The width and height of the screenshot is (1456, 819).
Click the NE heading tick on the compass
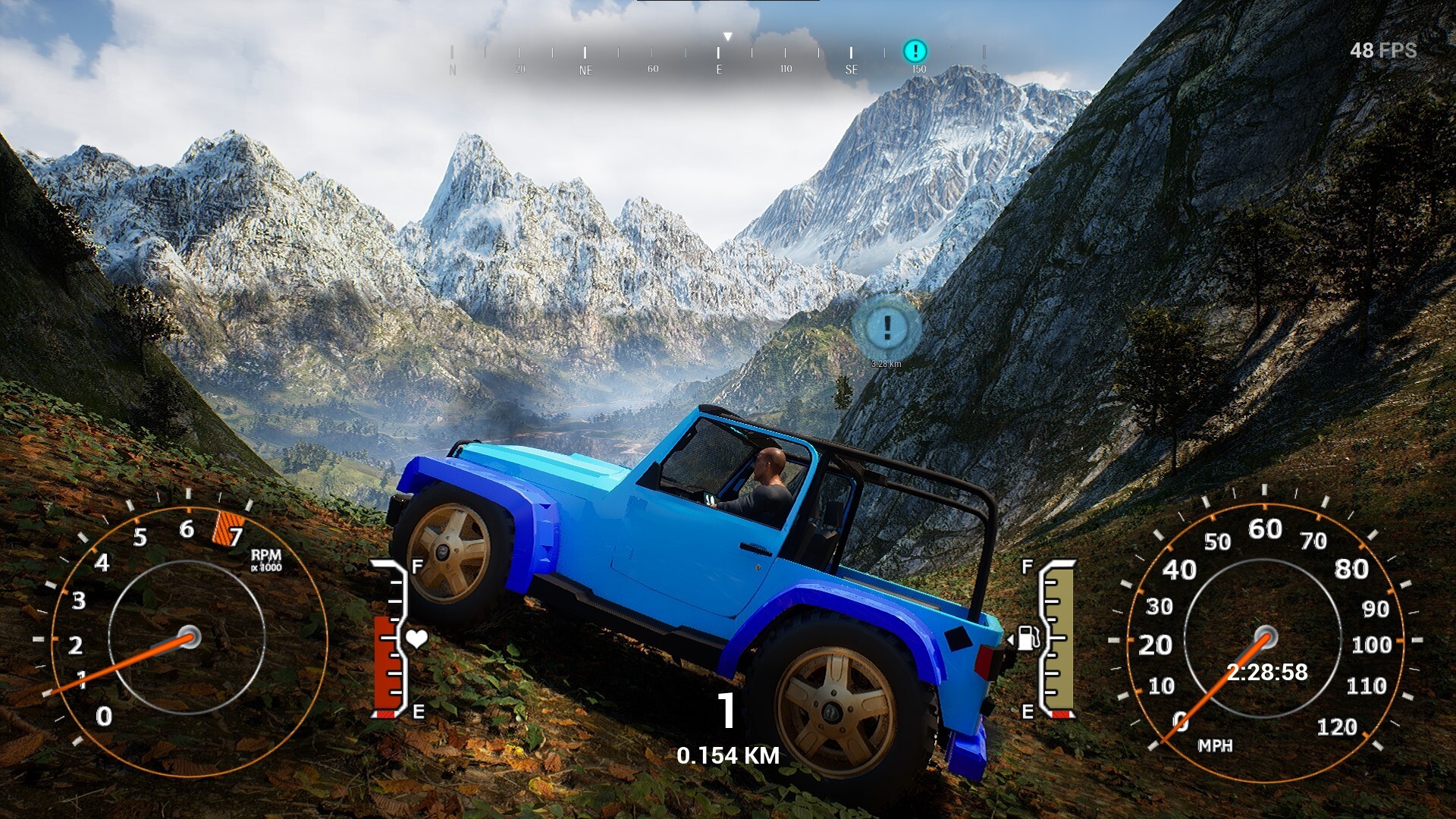pyautogui.click(x=585, y=69)
